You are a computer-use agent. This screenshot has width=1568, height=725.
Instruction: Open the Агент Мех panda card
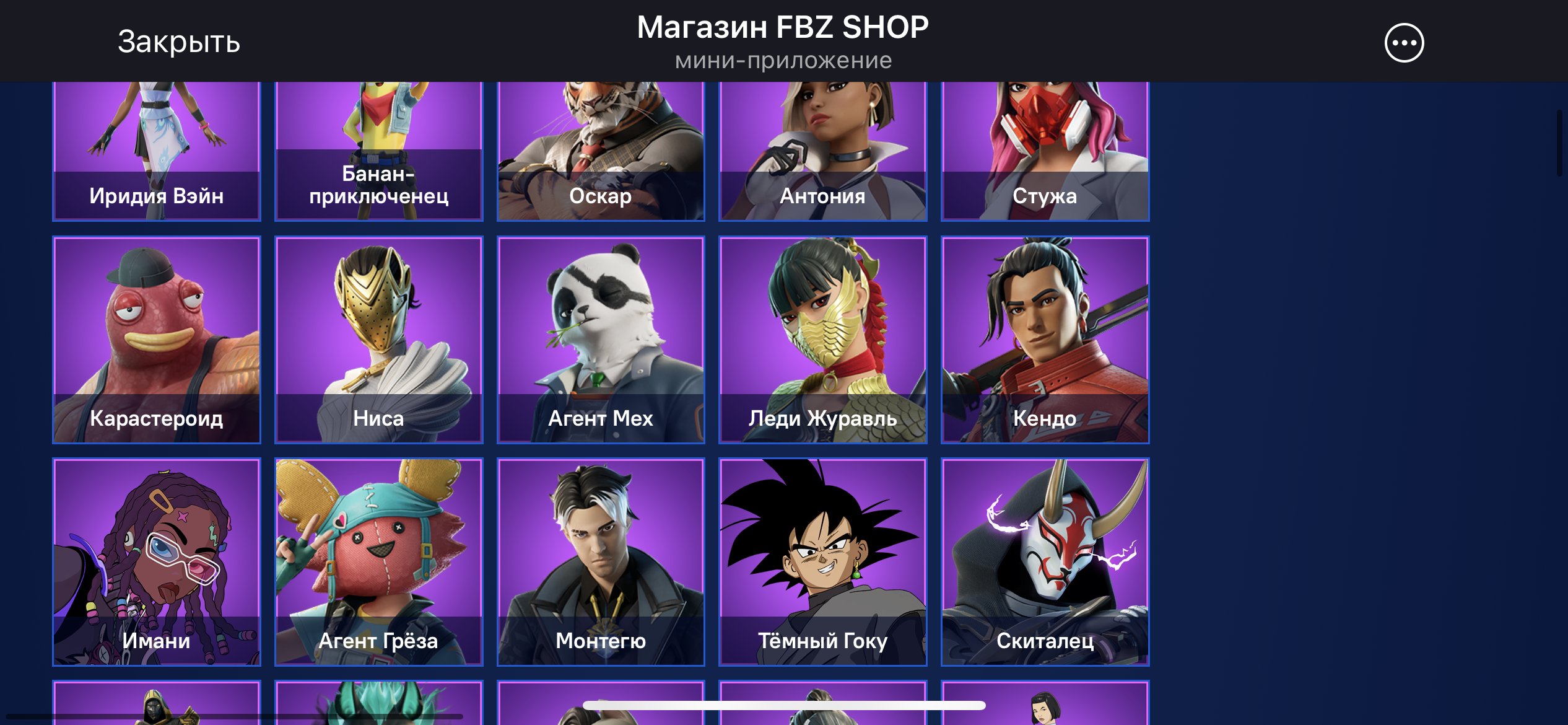point(601,340)
